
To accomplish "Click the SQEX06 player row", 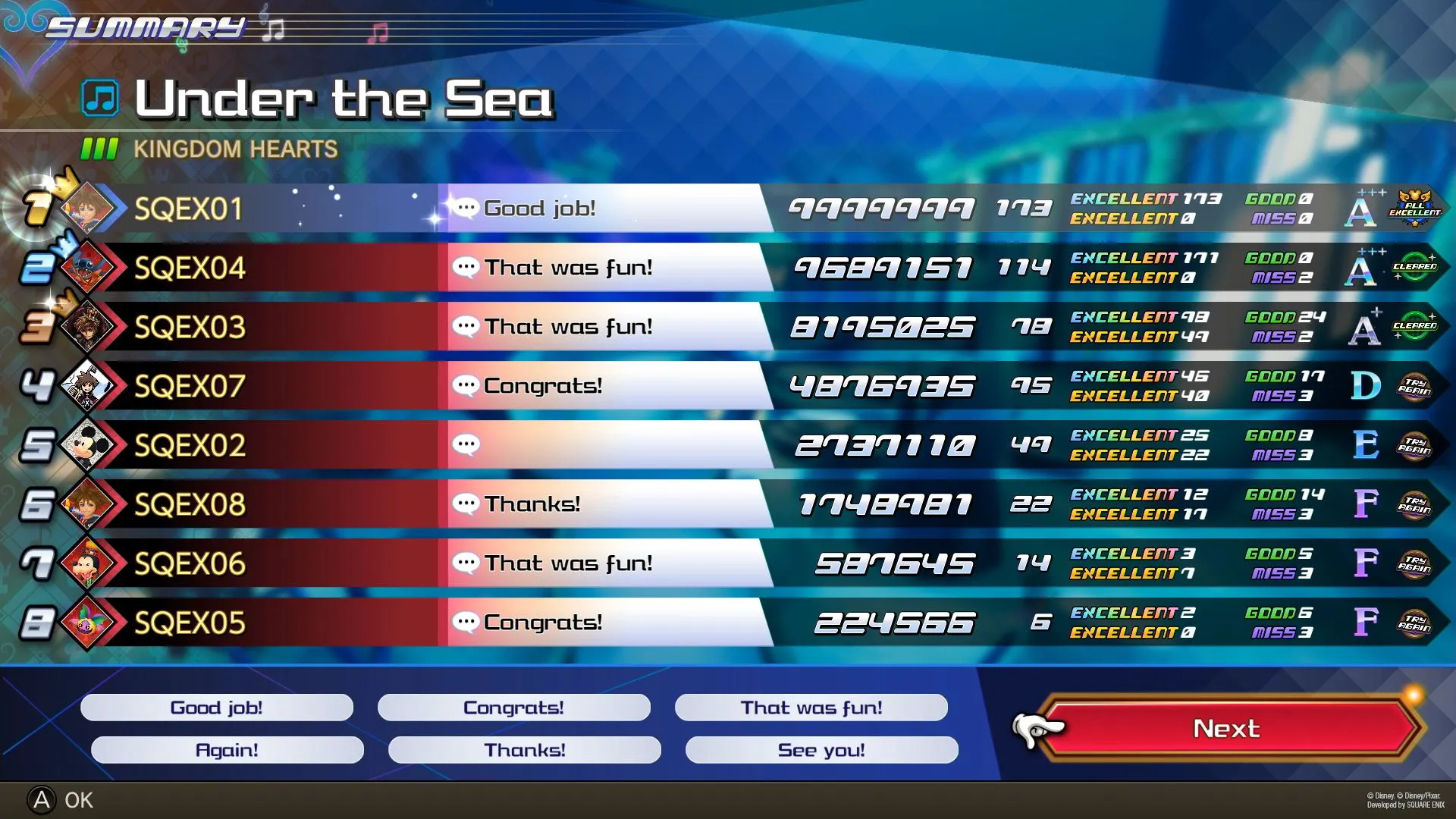I will [190, 563].
